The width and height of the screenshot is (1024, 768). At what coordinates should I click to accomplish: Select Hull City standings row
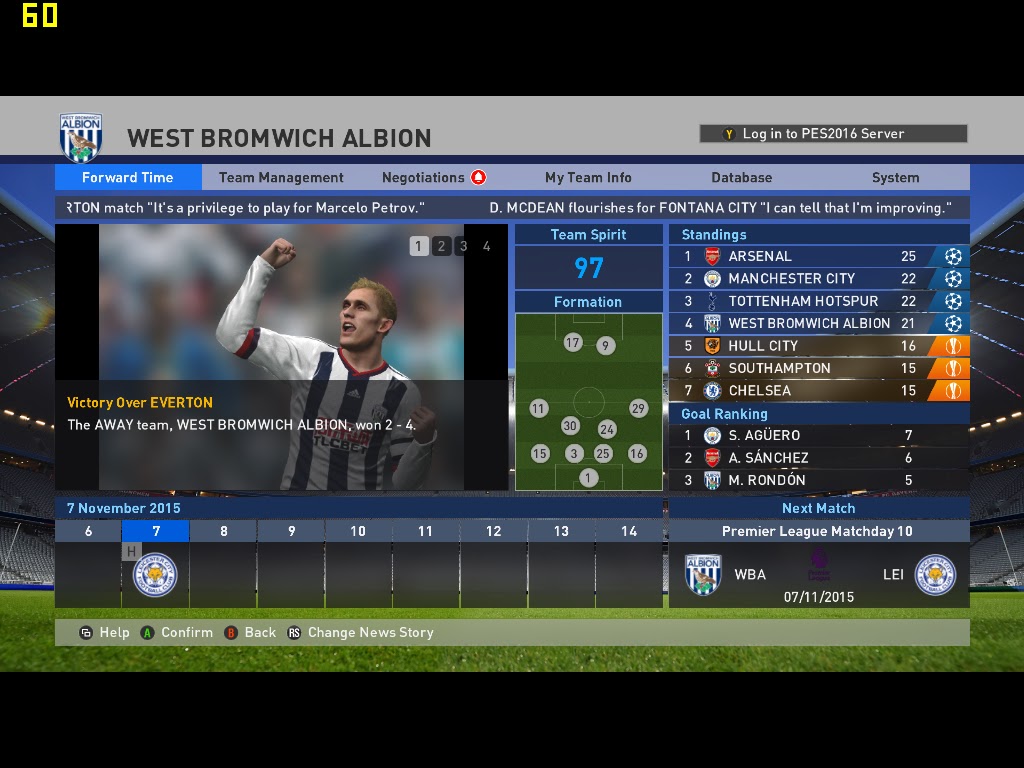click(818, 346)
